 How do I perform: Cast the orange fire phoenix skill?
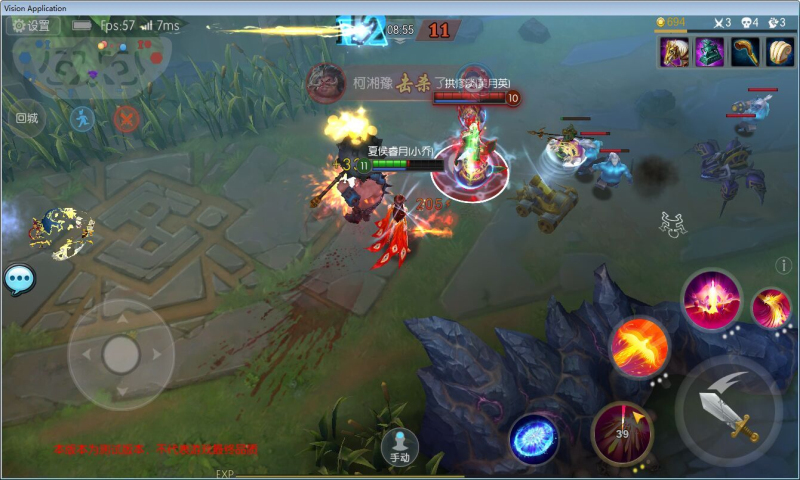coord(639,347)
